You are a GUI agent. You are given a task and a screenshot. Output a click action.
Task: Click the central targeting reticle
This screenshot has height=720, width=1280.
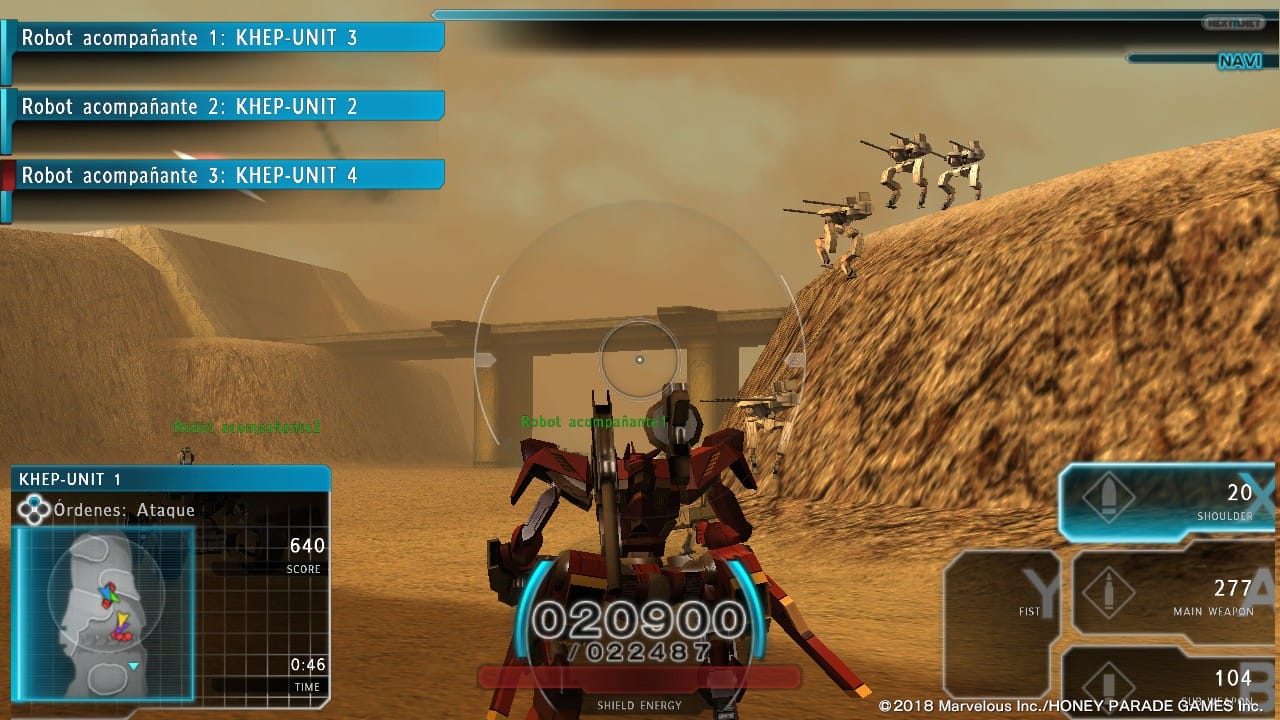click(x=639, y=358)
